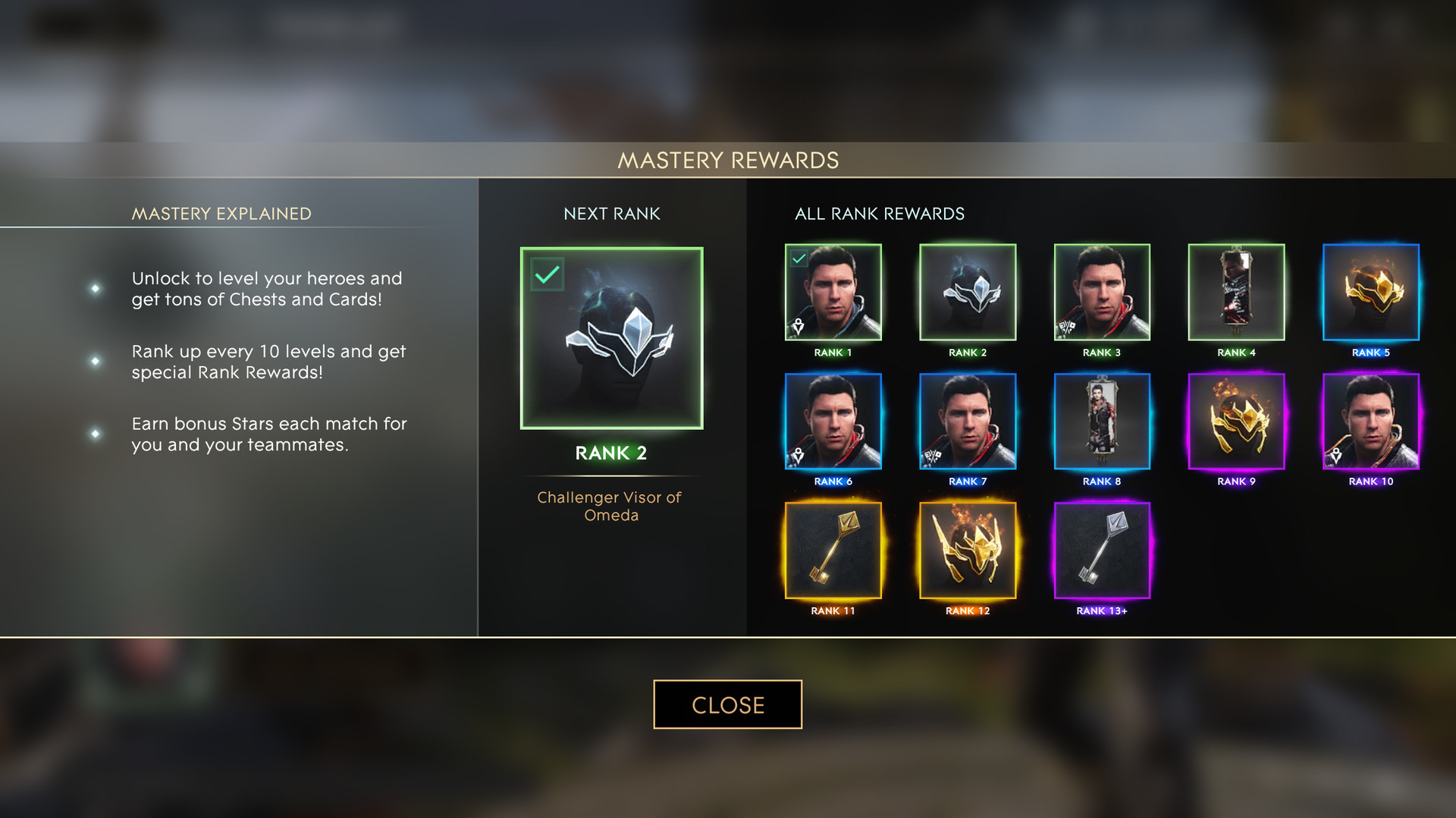The image size is (1456, 818).
Task: Select the Rank 10 portrait reward
Action: point(1370,421)
